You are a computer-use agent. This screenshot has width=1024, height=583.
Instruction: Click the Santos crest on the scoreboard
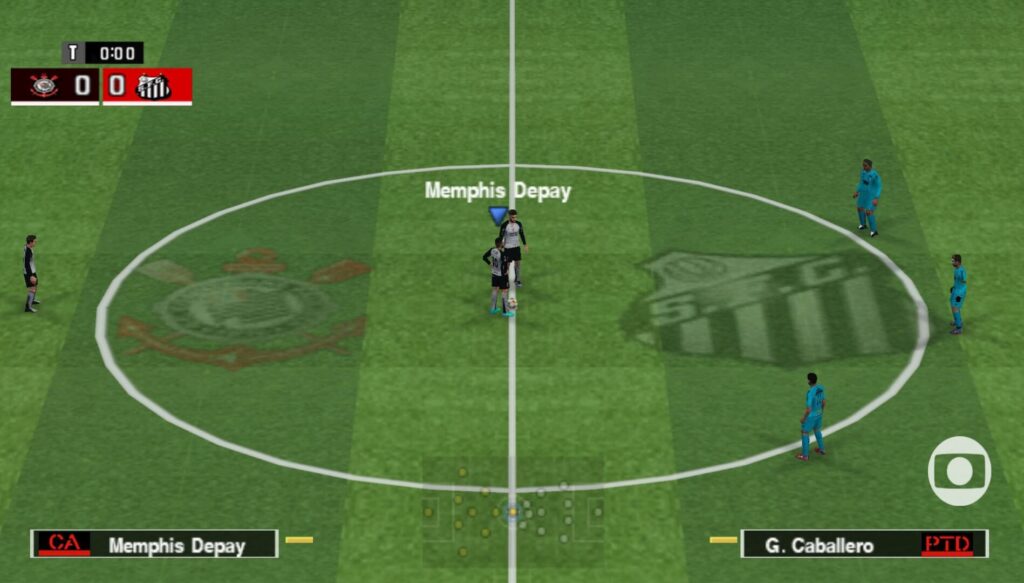[x=153, y=86]
